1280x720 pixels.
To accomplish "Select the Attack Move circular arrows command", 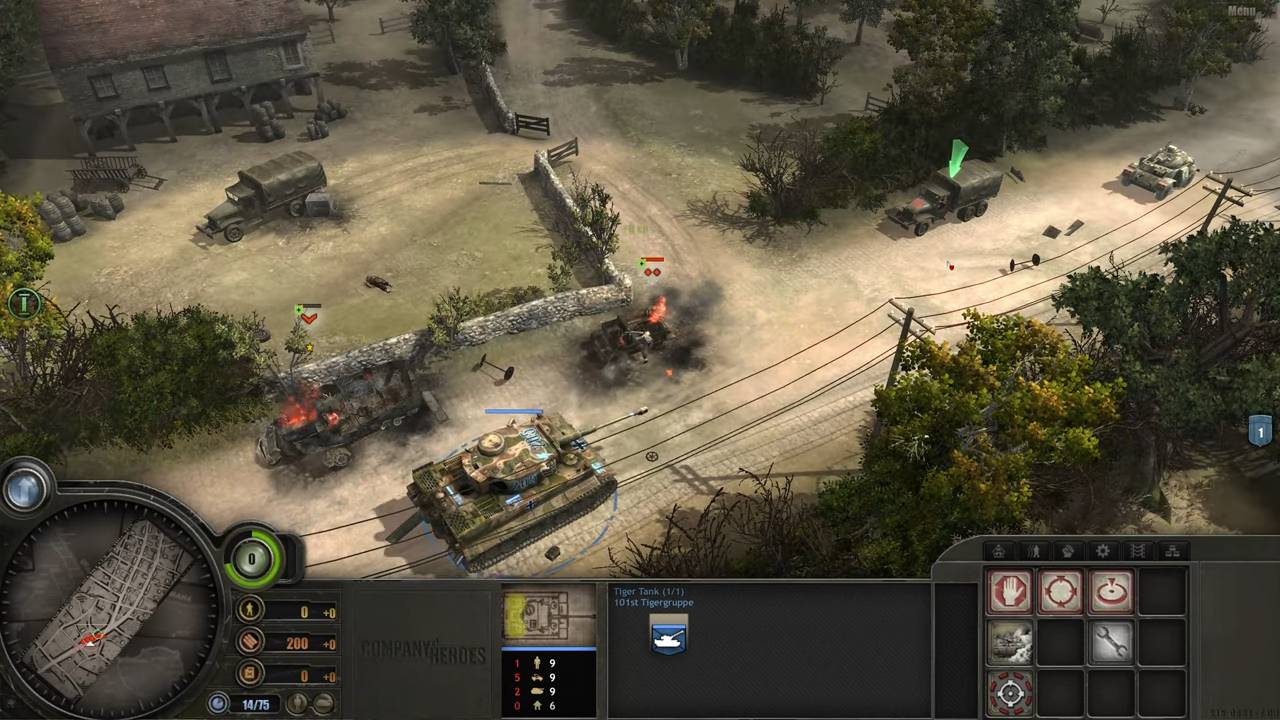I will pyautogui.click(x=1060, y=592).
